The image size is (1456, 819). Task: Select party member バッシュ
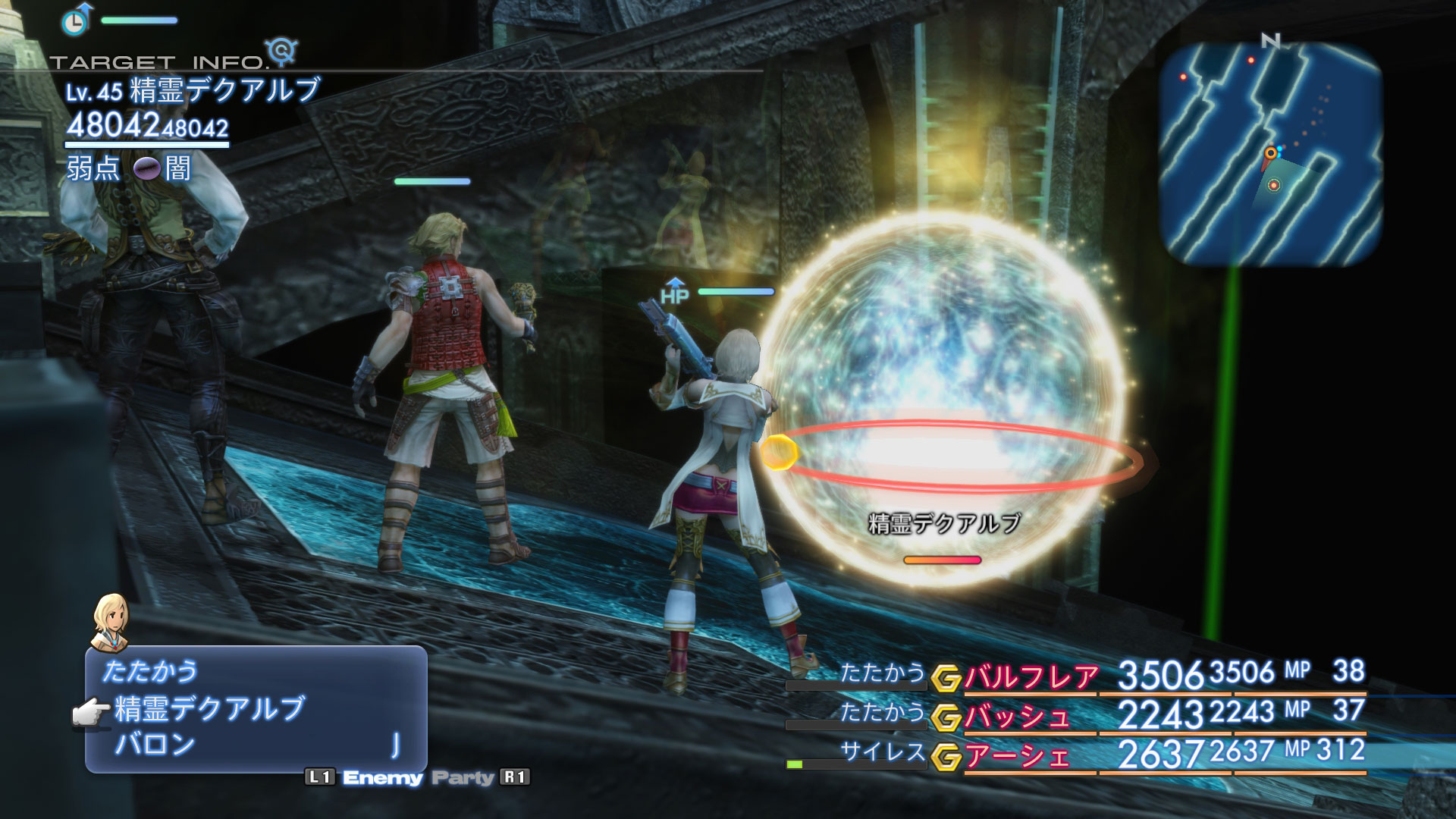pyautogui.click(x=1017, y=716)
